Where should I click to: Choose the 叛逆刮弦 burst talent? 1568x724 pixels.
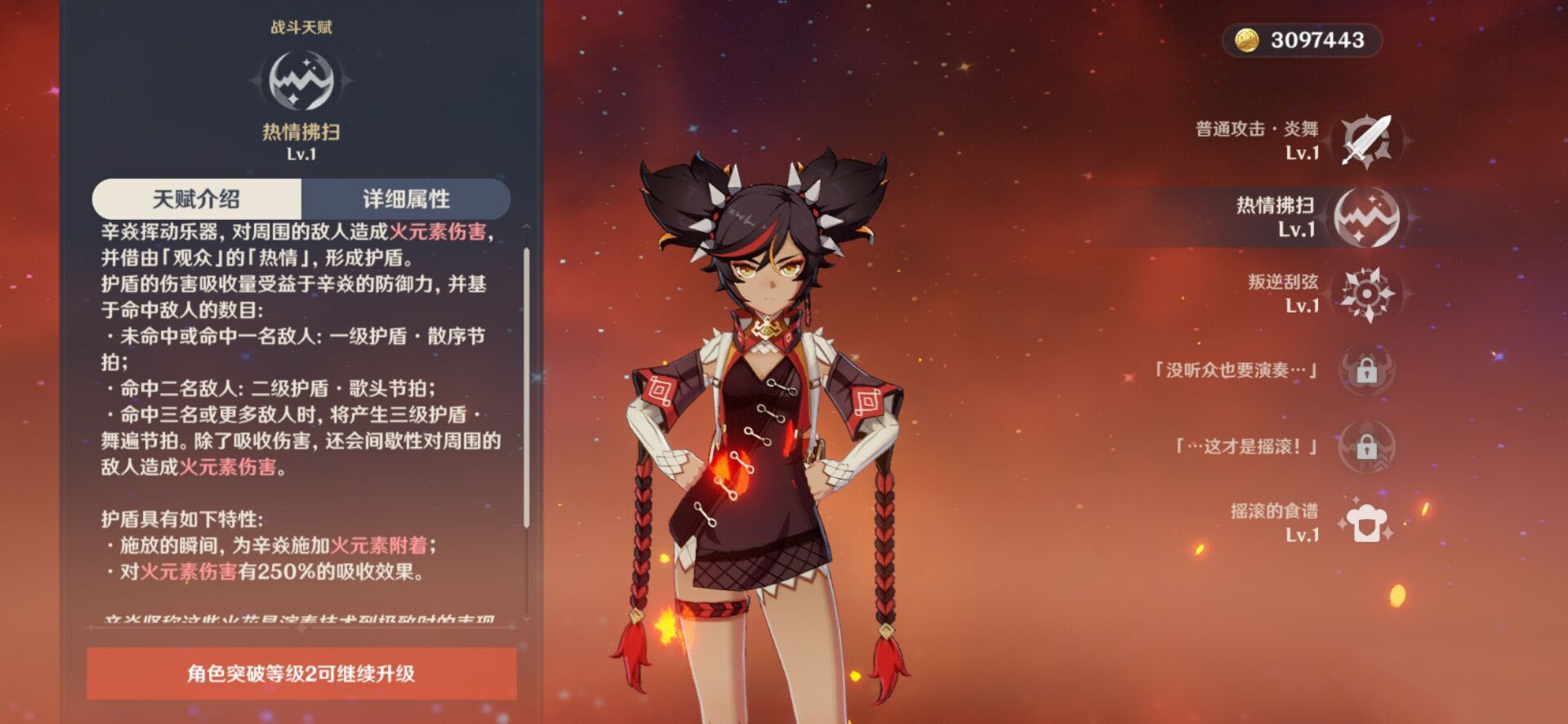[1366, 294]
